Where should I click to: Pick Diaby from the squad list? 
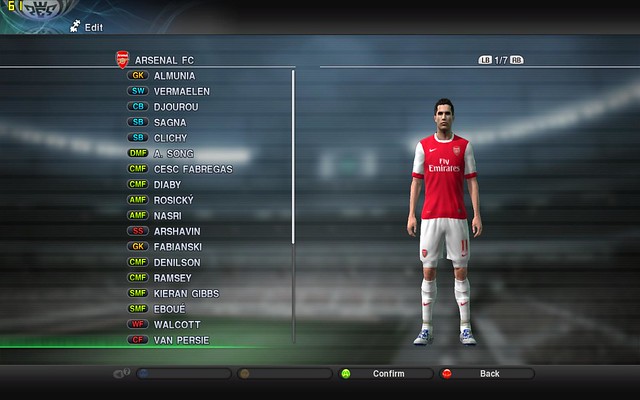(x=169, y=184)
